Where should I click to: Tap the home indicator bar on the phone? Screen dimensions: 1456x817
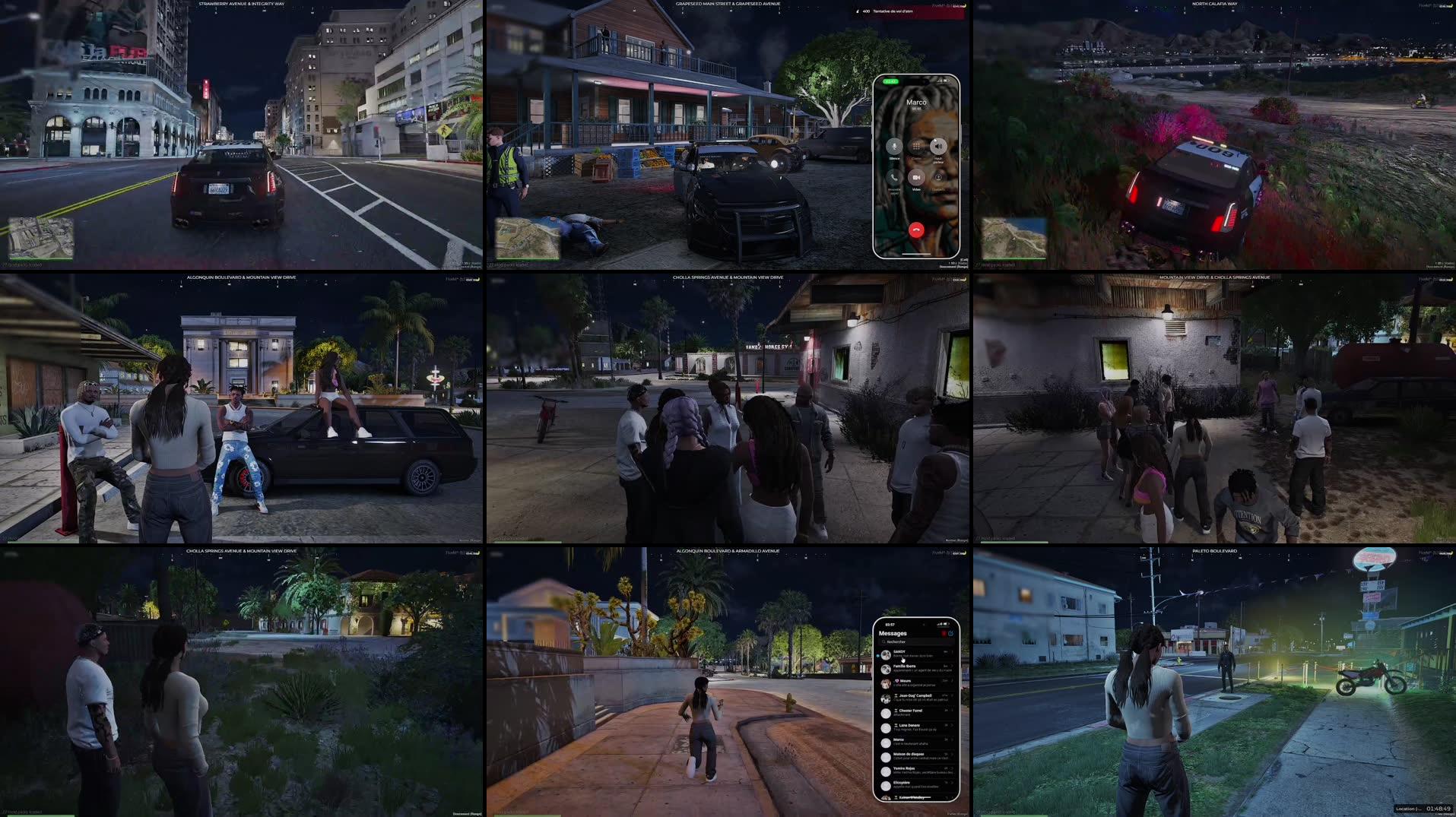point(917,255)
